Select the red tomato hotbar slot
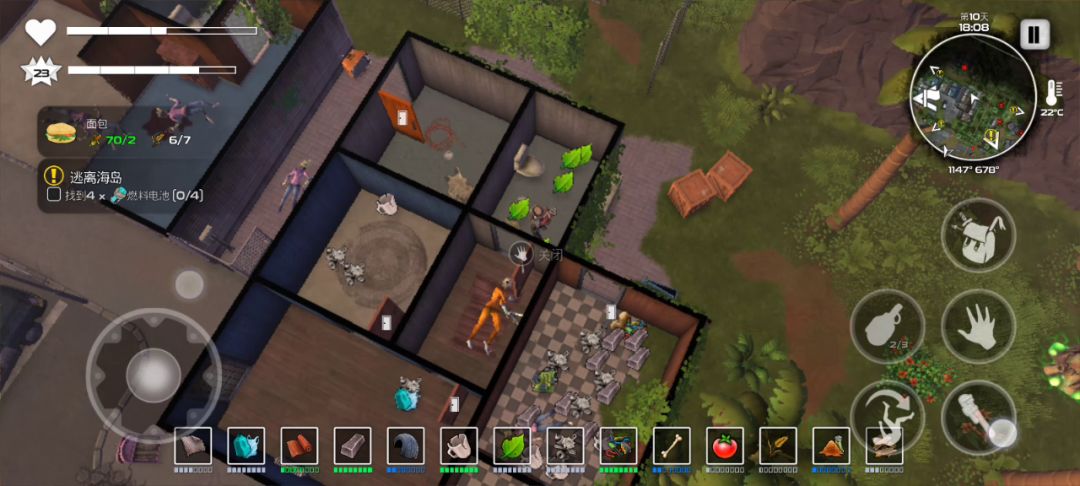This screenshot has height=486, width=1080. click(725, 446)
